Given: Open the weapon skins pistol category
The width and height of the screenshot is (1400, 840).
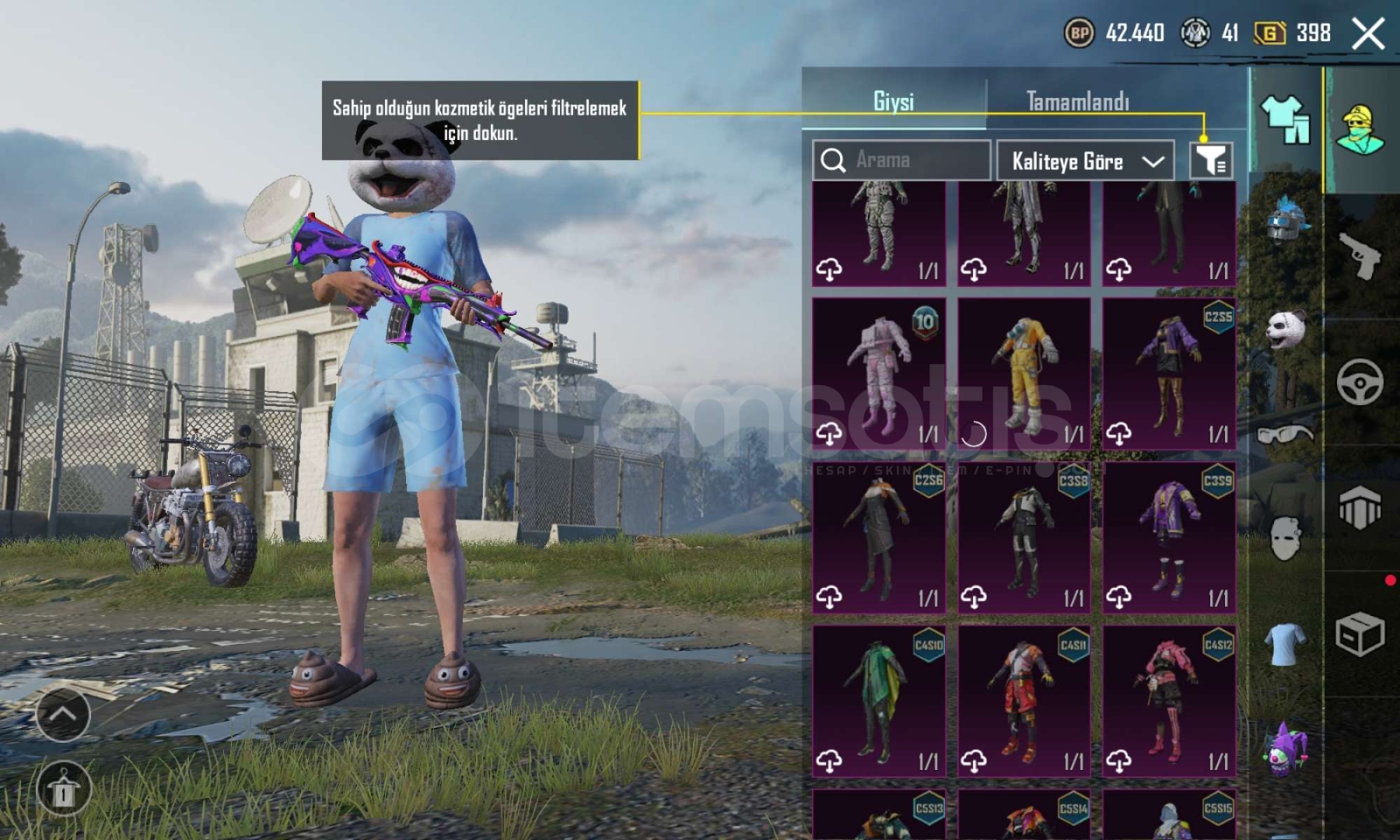Looking at the screenshot, I should pyautogui.click(x=1360, y=254).
